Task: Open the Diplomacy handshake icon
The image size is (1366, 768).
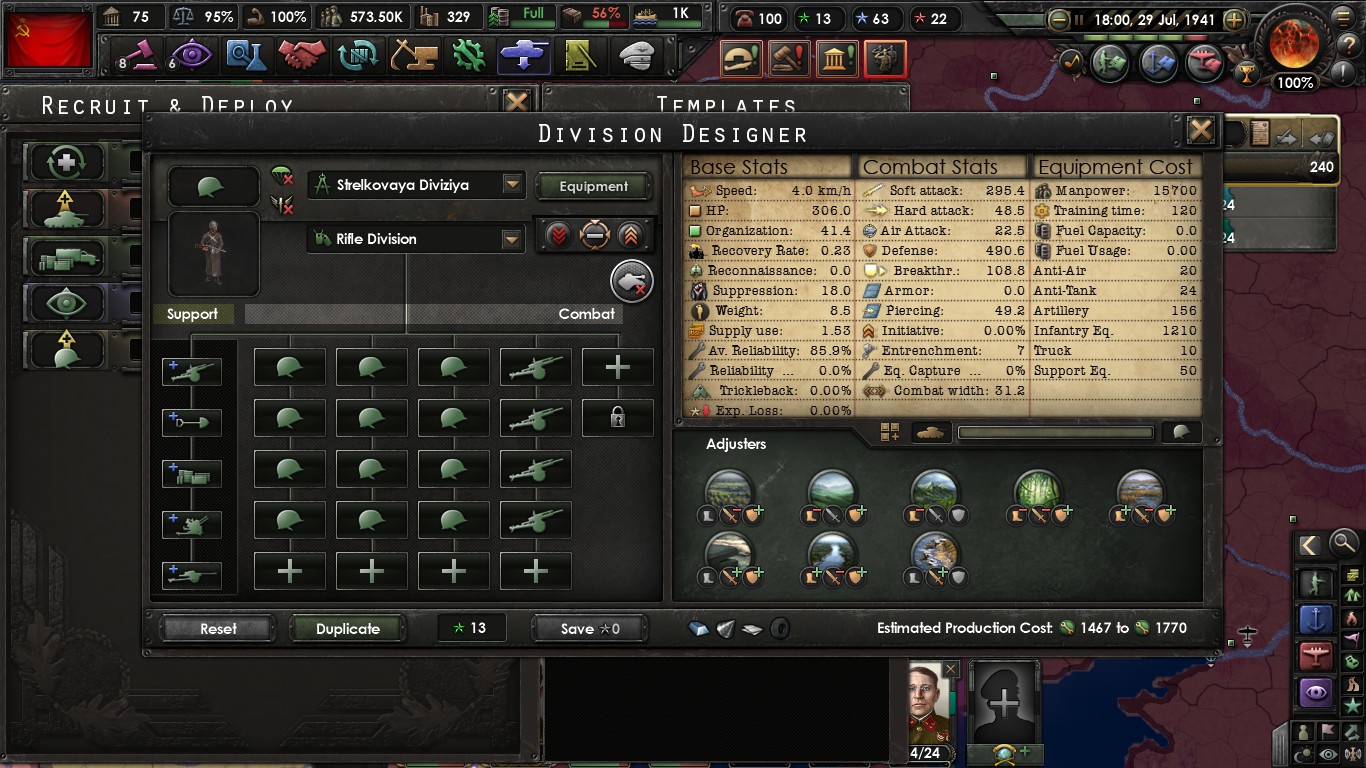Action: tap(302, 56)
